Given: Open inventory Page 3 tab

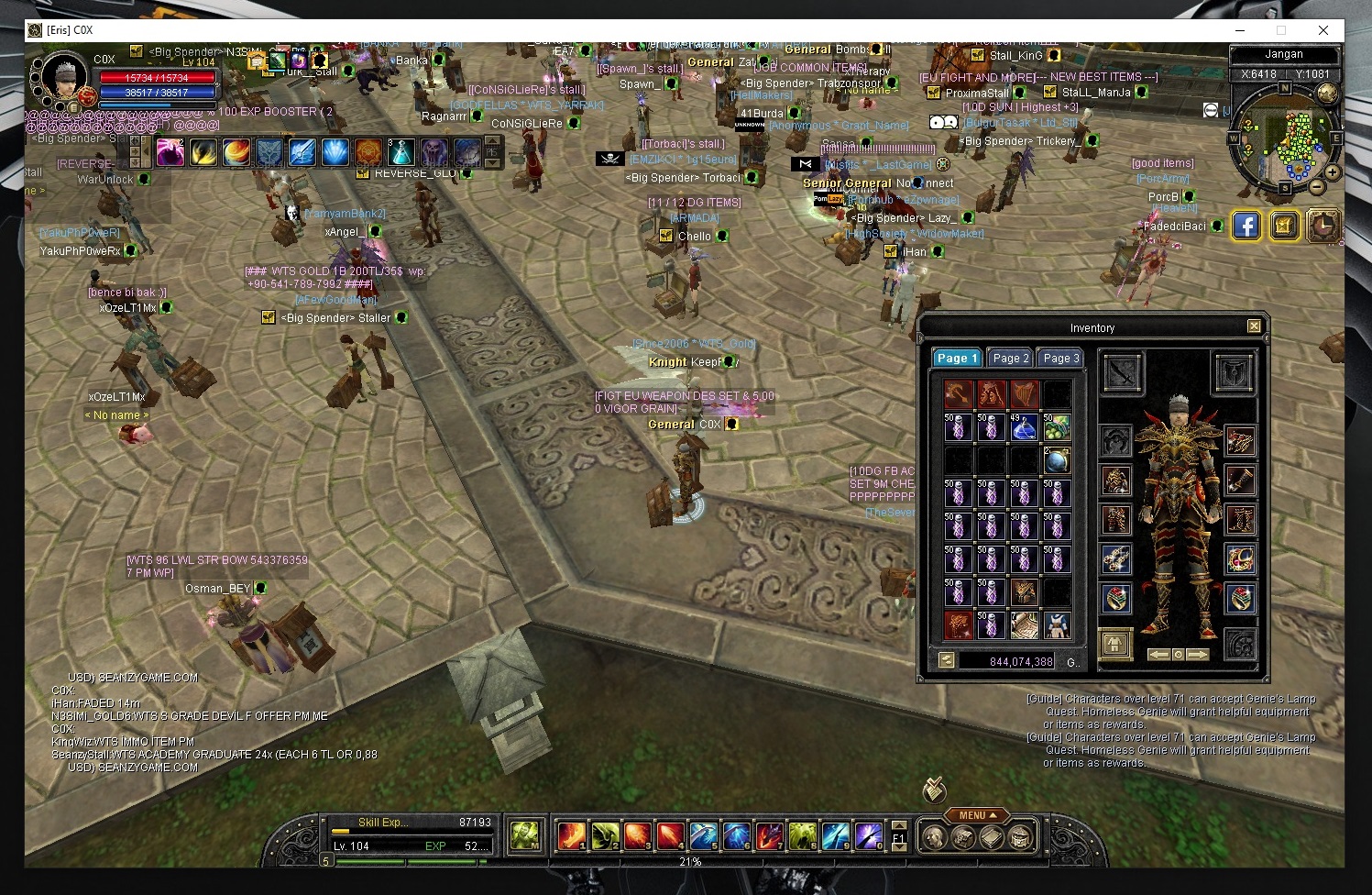Looking at the screenshot, I should 1061,359.
